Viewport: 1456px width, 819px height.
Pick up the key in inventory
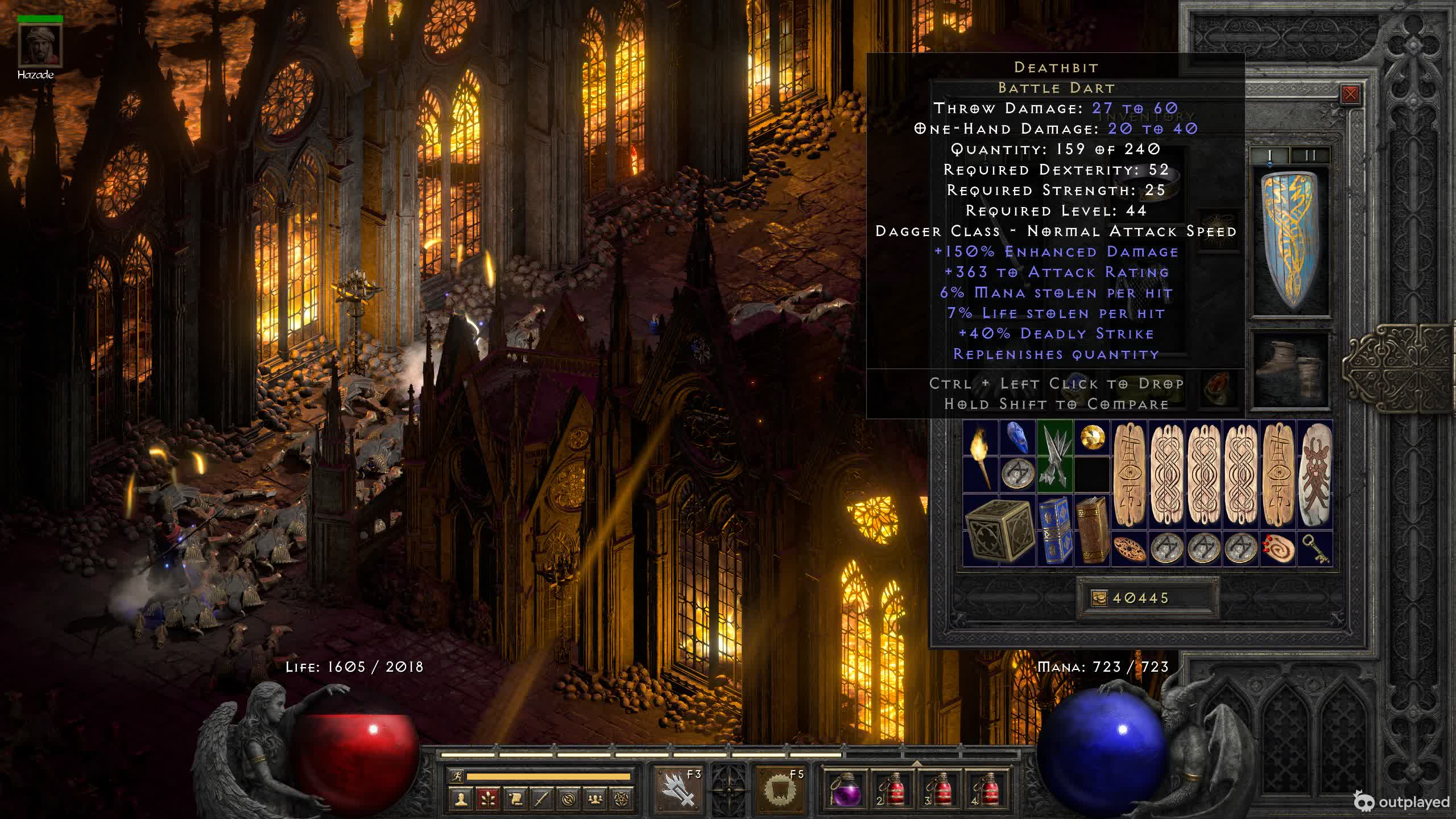click(1315, 549)
